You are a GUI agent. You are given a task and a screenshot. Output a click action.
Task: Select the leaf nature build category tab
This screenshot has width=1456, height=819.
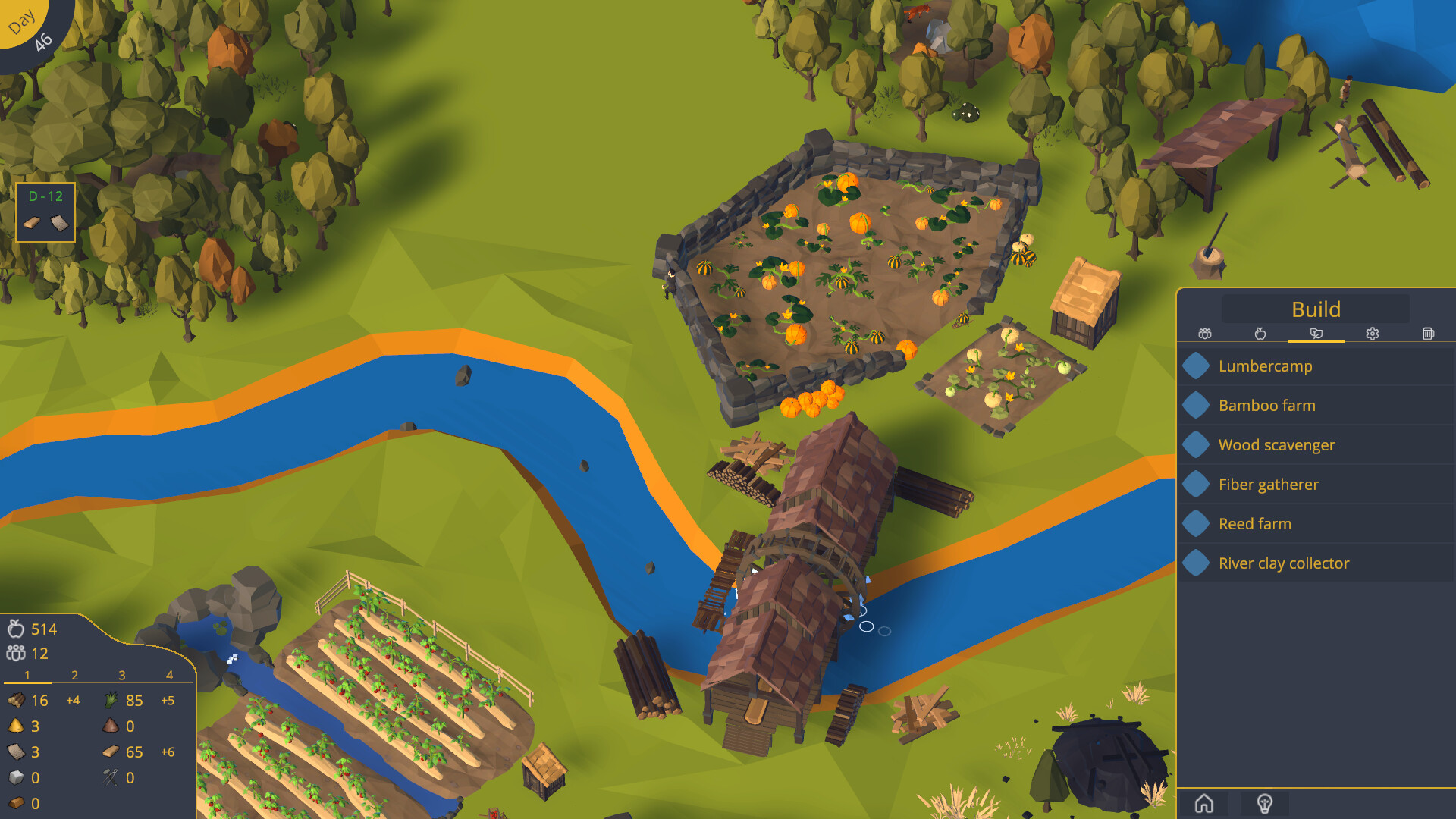(1316, 334)
